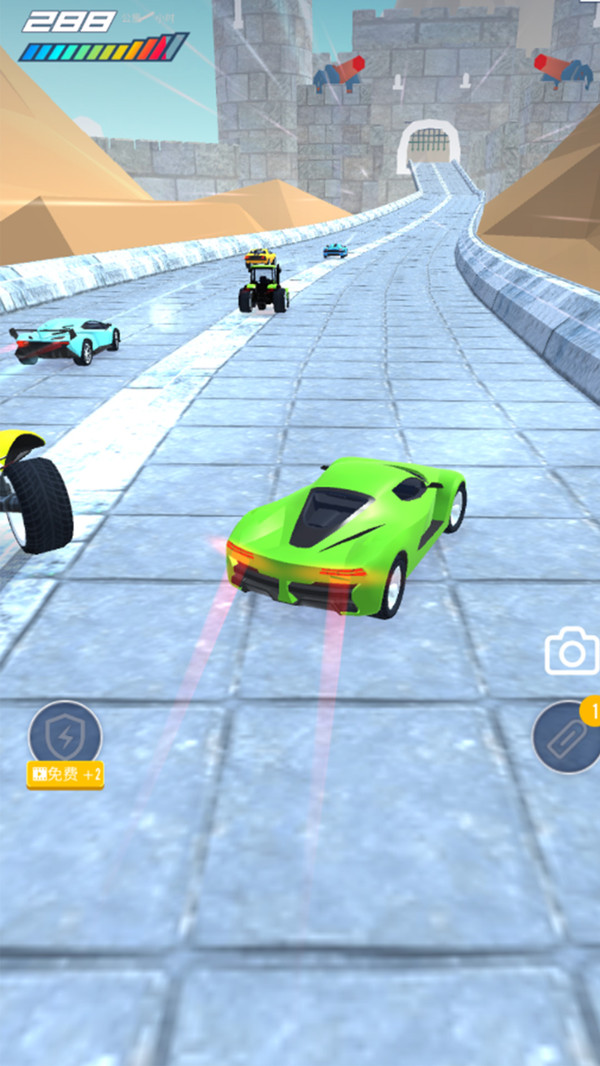Tap the yellow free +2 ad label
Image resolution: width=600 pixels, height=1066 pixels.
pos(66,774)
